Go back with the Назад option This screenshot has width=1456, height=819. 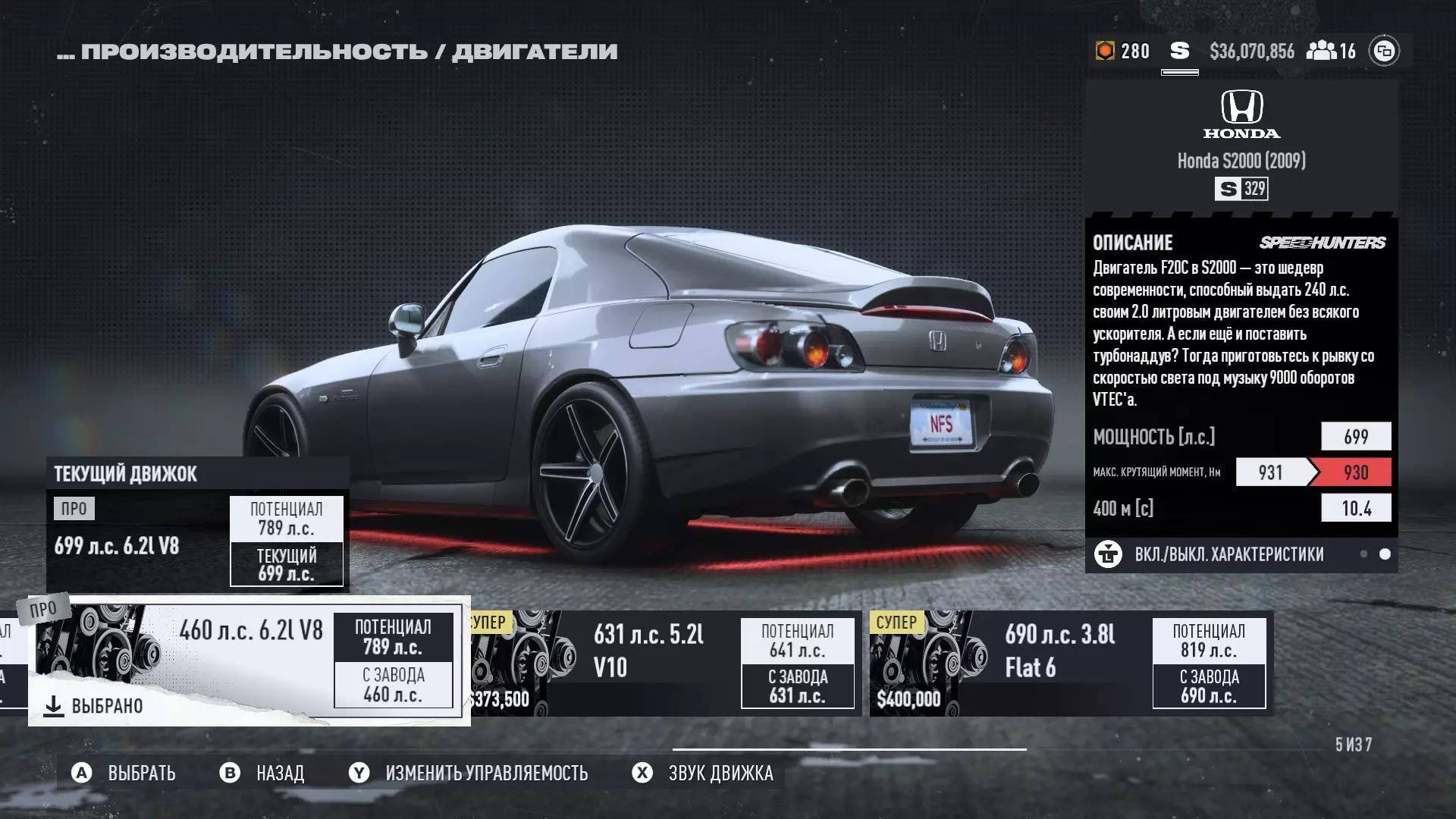point(262,773)
